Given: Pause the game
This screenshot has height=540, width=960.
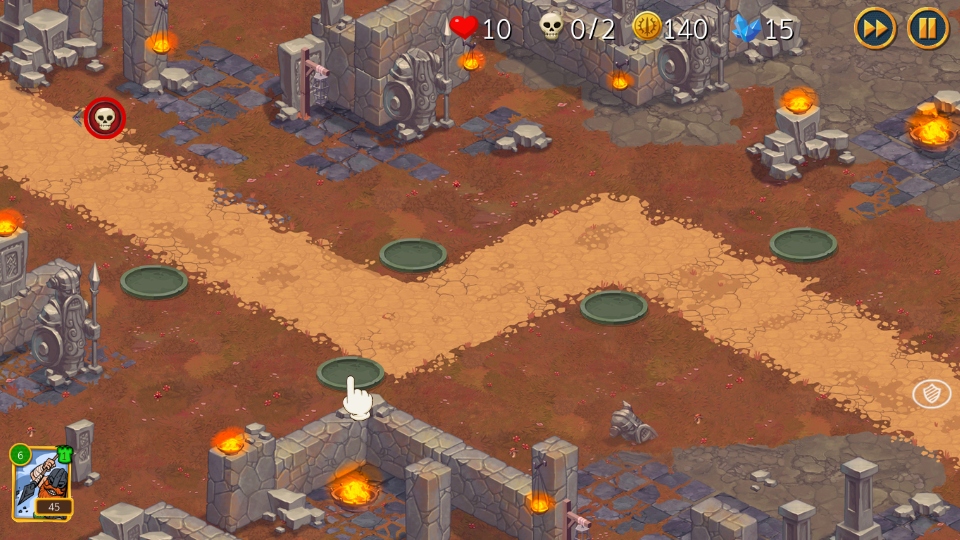Looking at the screenshot, I should (x=928, y=28).
